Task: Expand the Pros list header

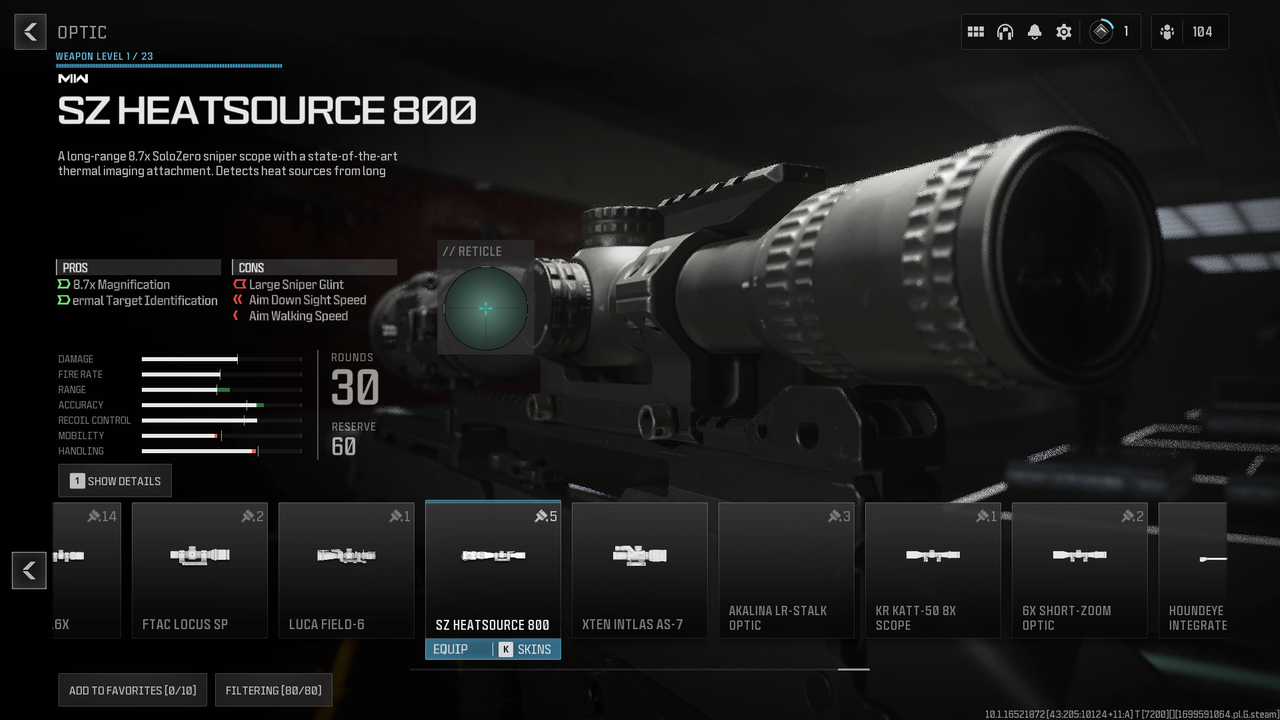Action: coord(138,267)
